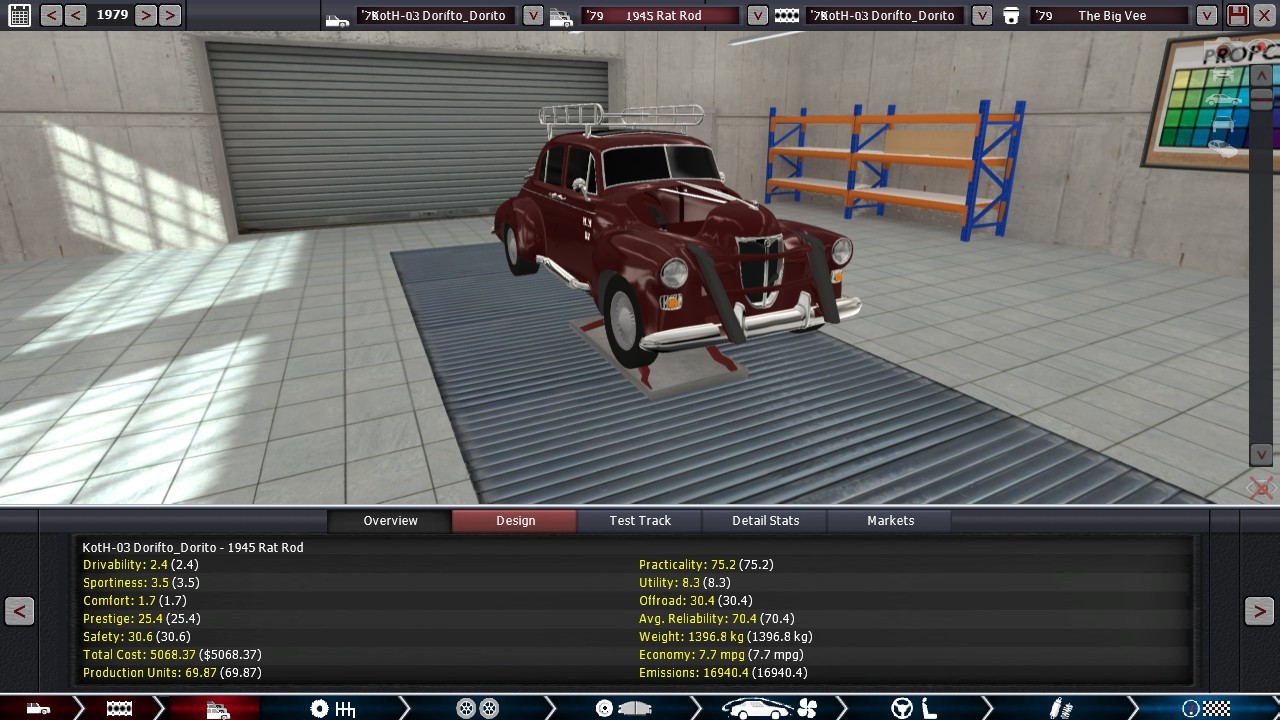
Task: Open the Markets tab
Action: point(890,520)
